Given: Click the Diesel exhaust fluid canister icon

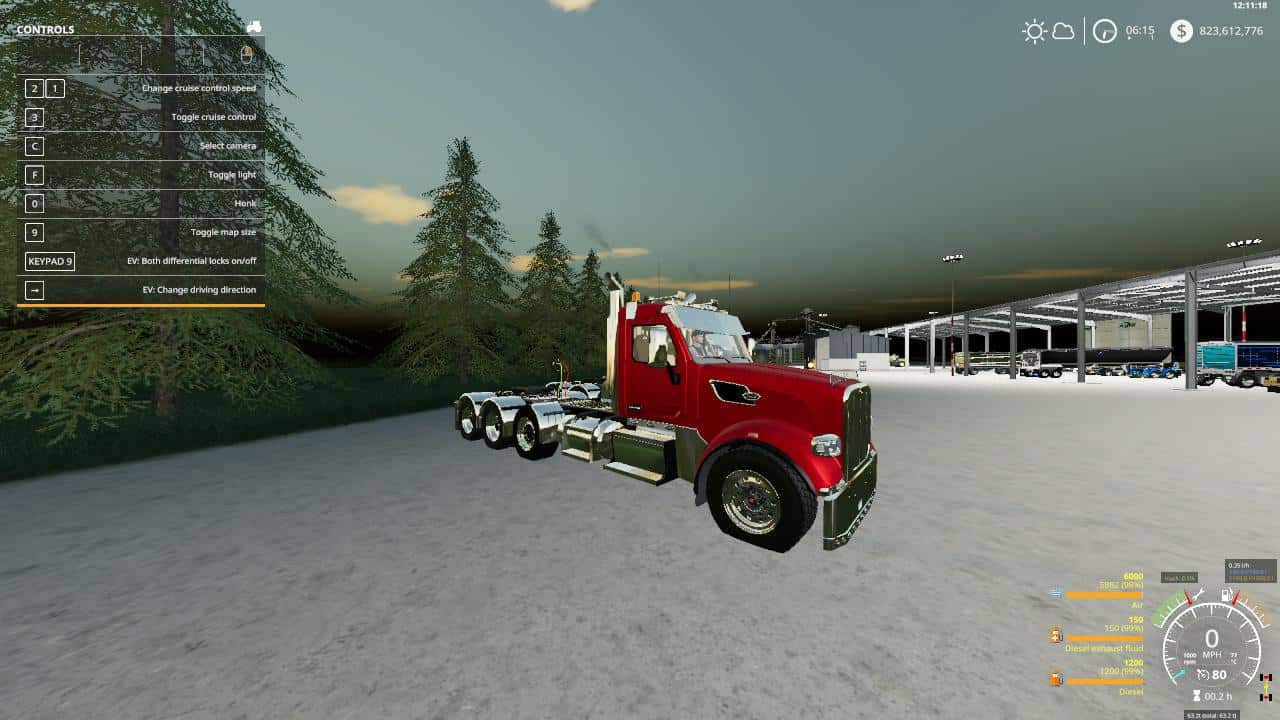Looking at the screenshot, I should (x=1056, y=634).
